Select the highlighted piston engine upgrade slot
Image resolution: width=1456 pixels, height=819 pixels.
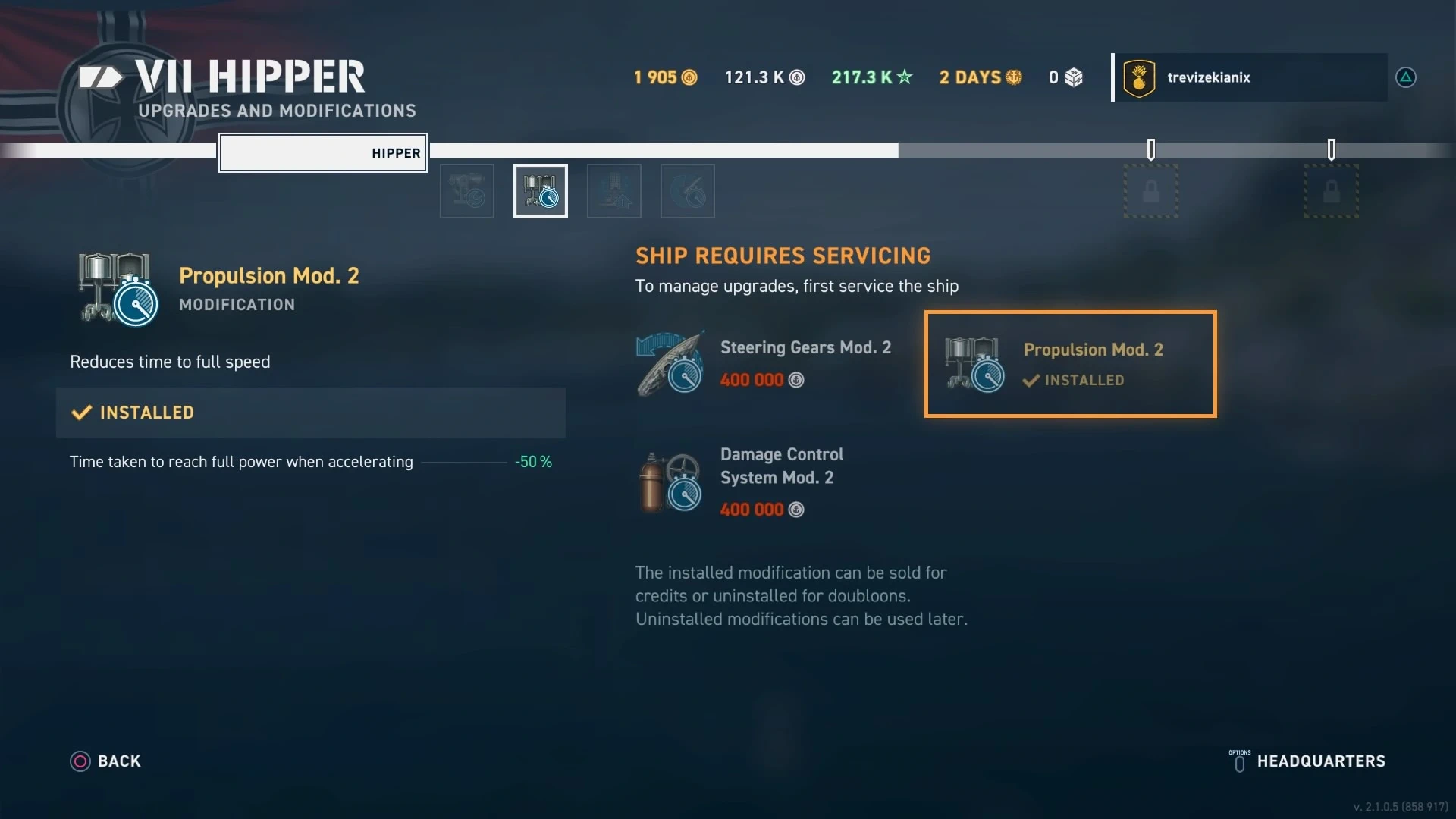coord(541,191)
